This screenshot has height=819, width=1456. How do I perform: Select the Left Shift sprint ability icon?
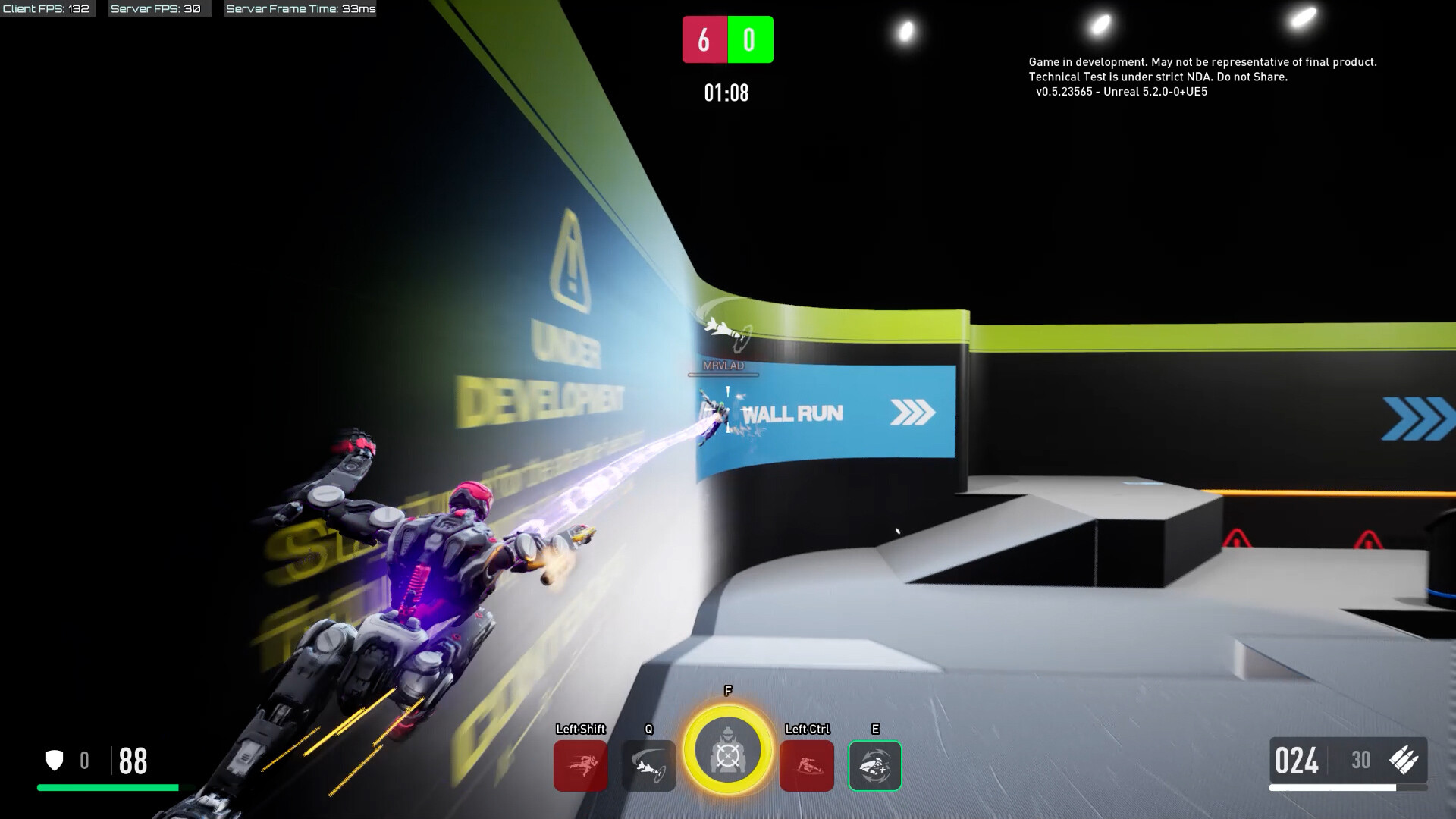click(x=580, y=766)
